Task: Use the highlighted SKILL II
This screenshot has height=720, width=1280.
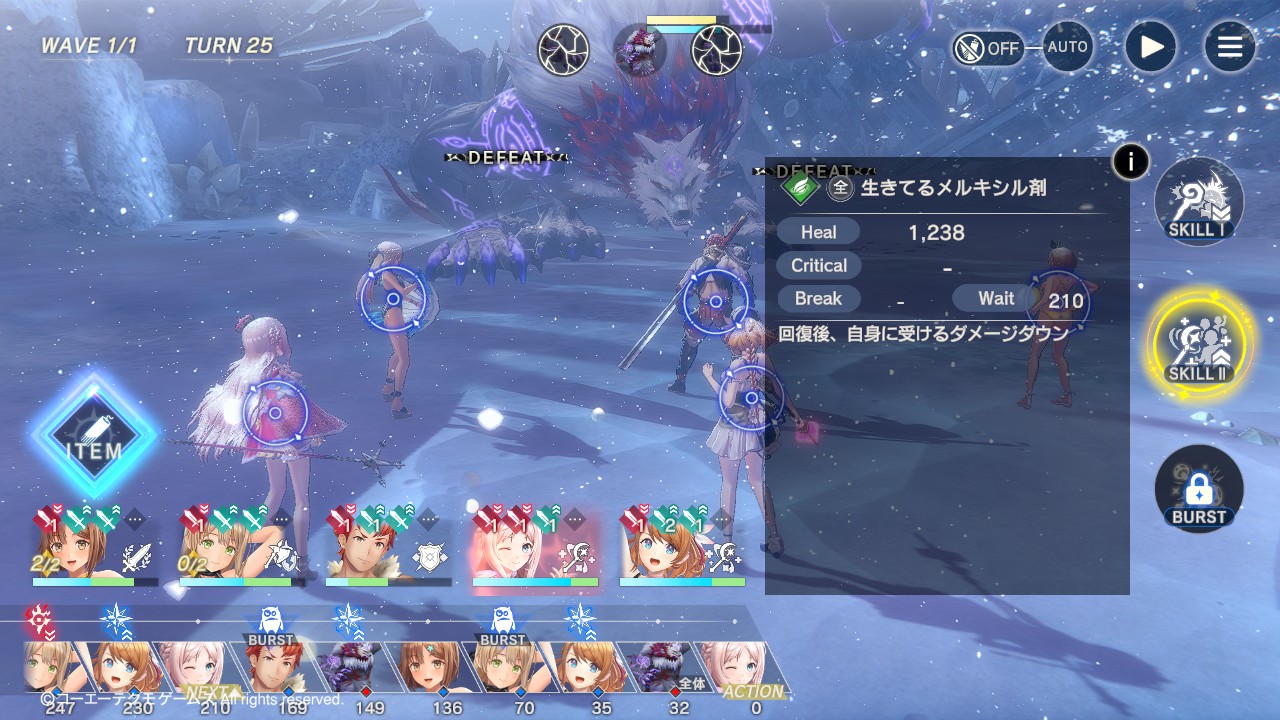Action: click(1198, 345)
